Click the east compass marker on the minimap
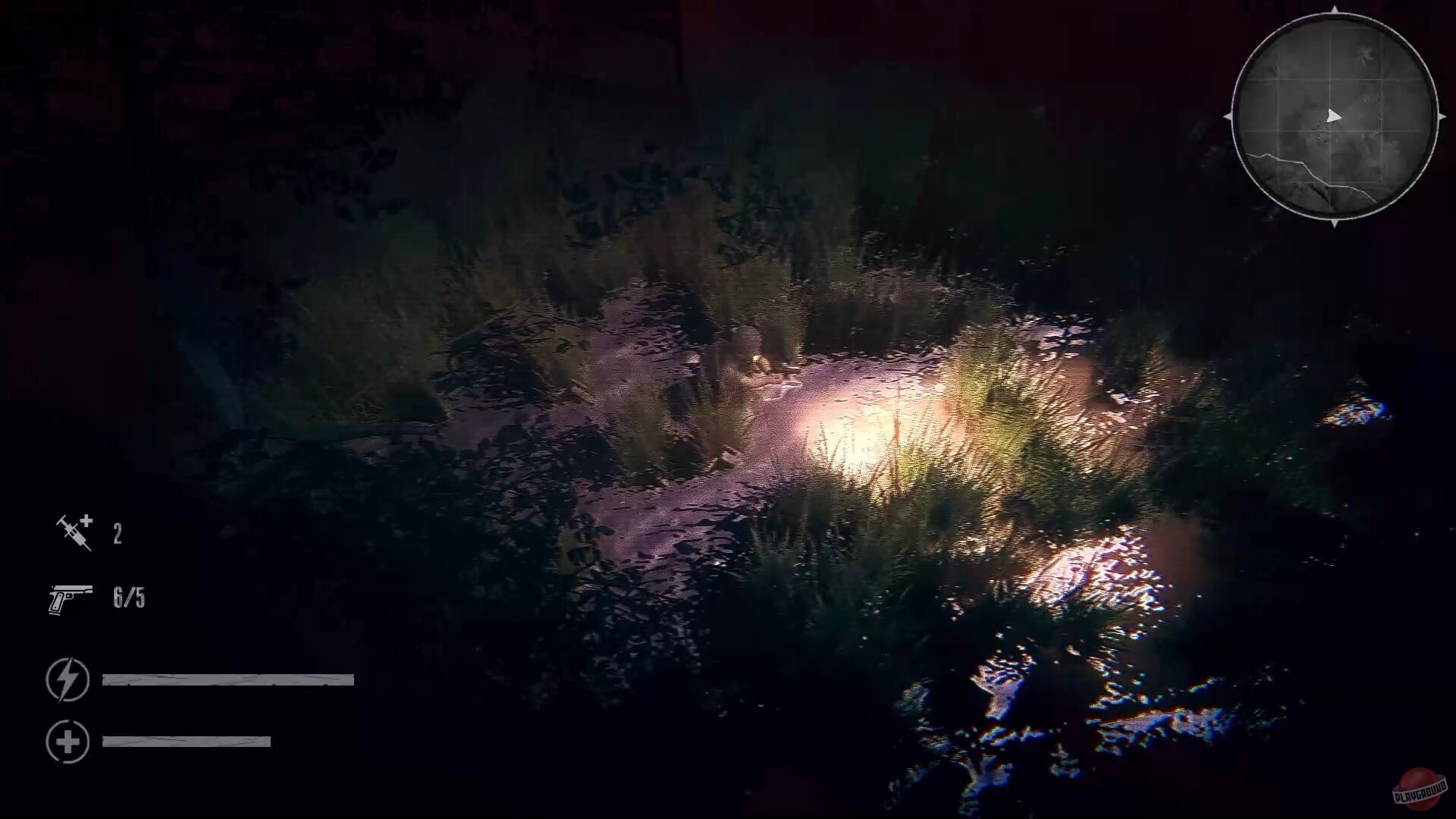Screen dimensions: 1456x819 point(1442,116)
